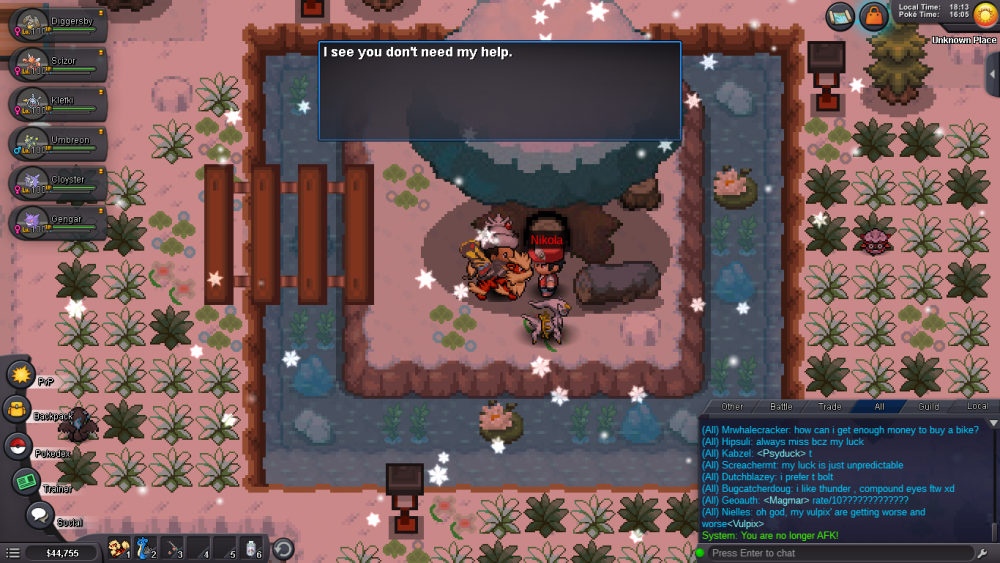Use the fishing rod in hotbar slot 3
1000x563 pixels.
tap(174, 549)
